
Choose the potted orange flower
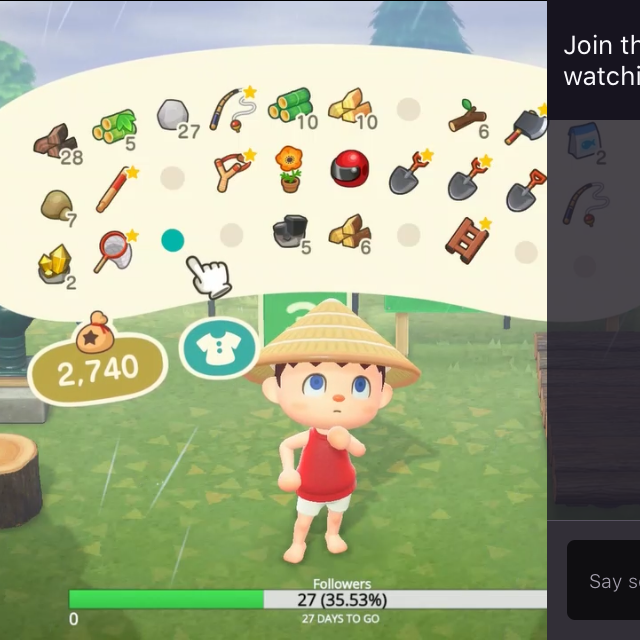[290, 169]
